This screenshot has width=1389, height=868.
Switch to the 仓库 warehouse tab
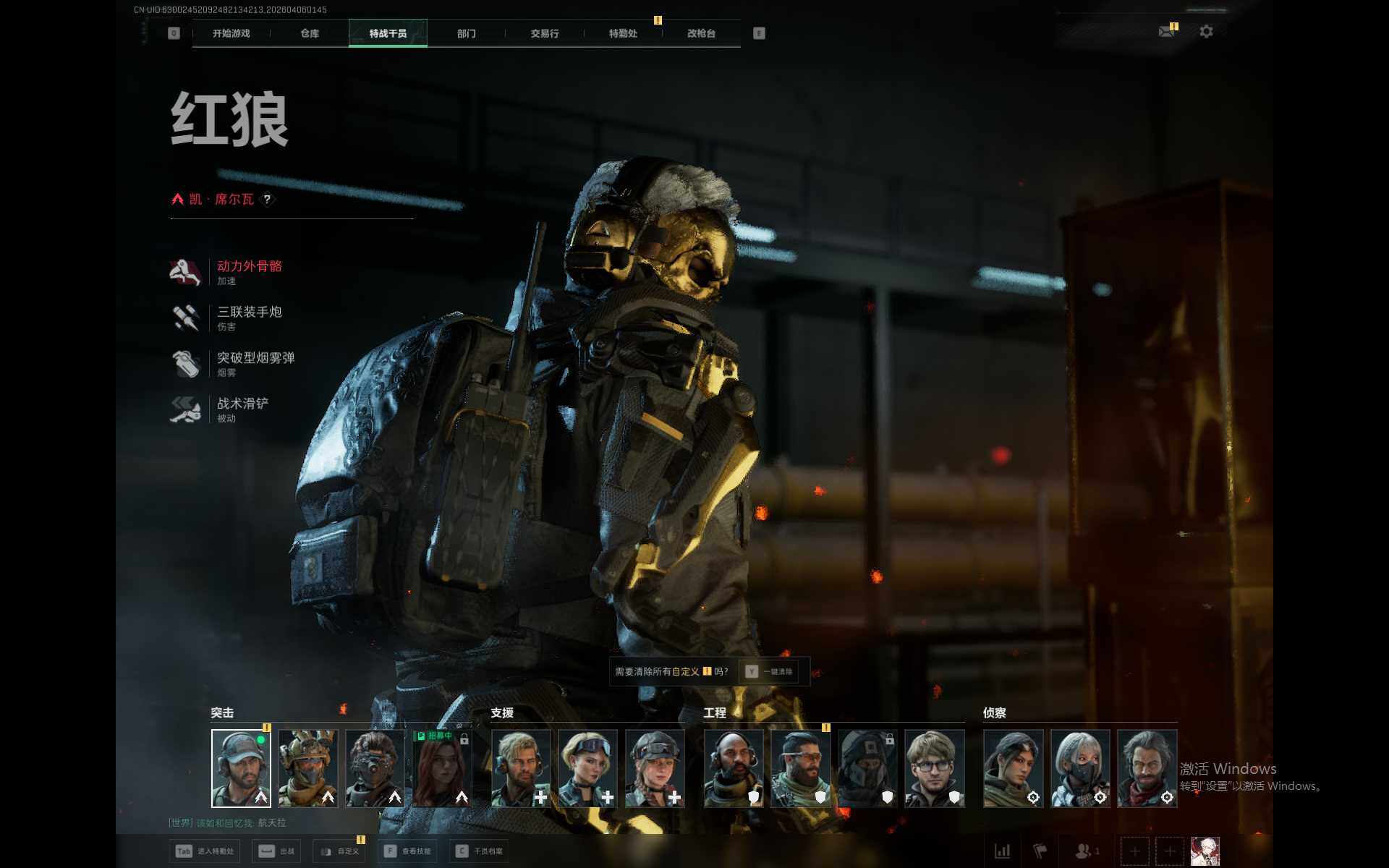(310, 33)
